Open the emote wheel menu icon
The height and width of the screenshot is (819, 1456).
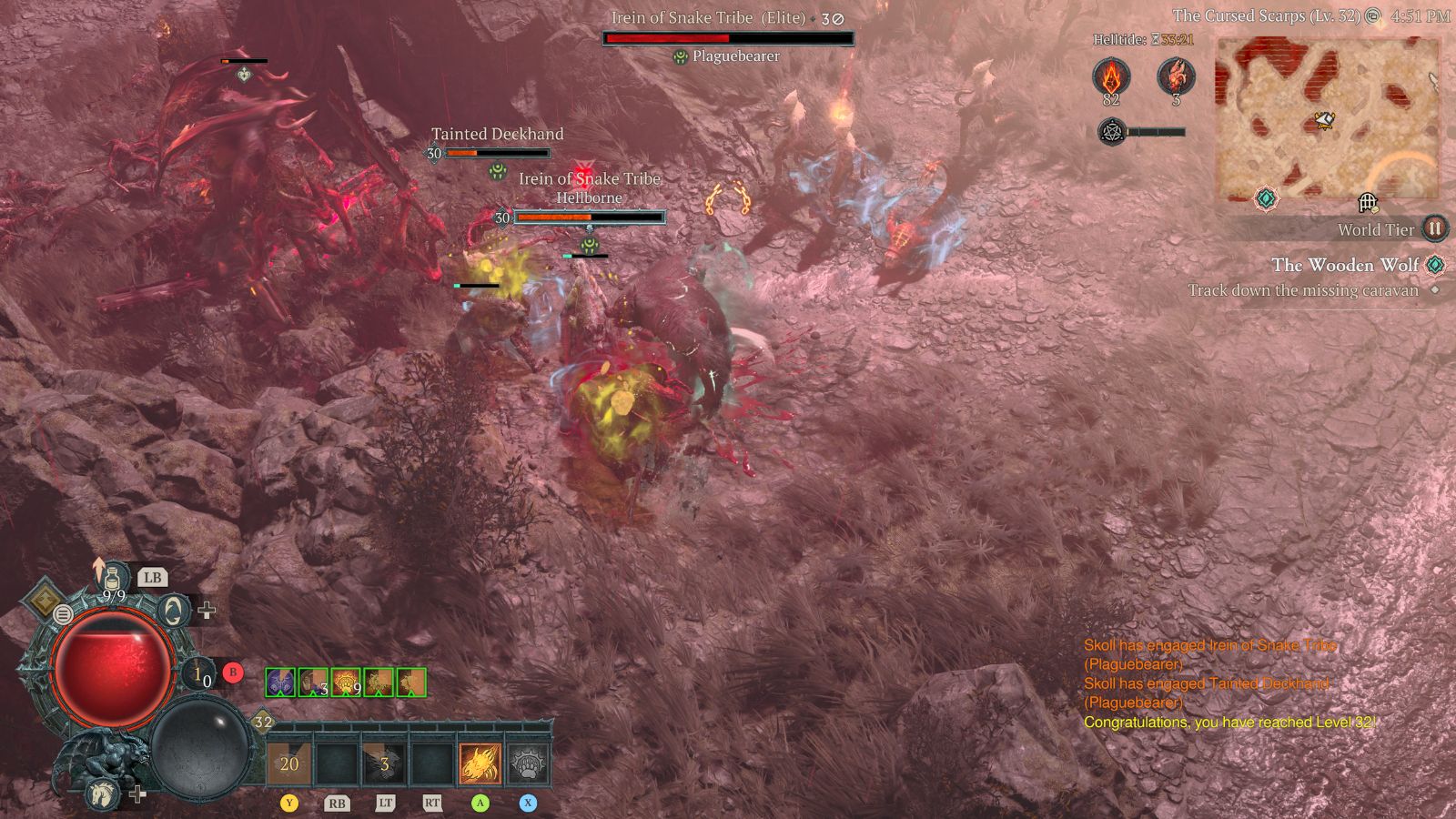(x=62, y=614)
